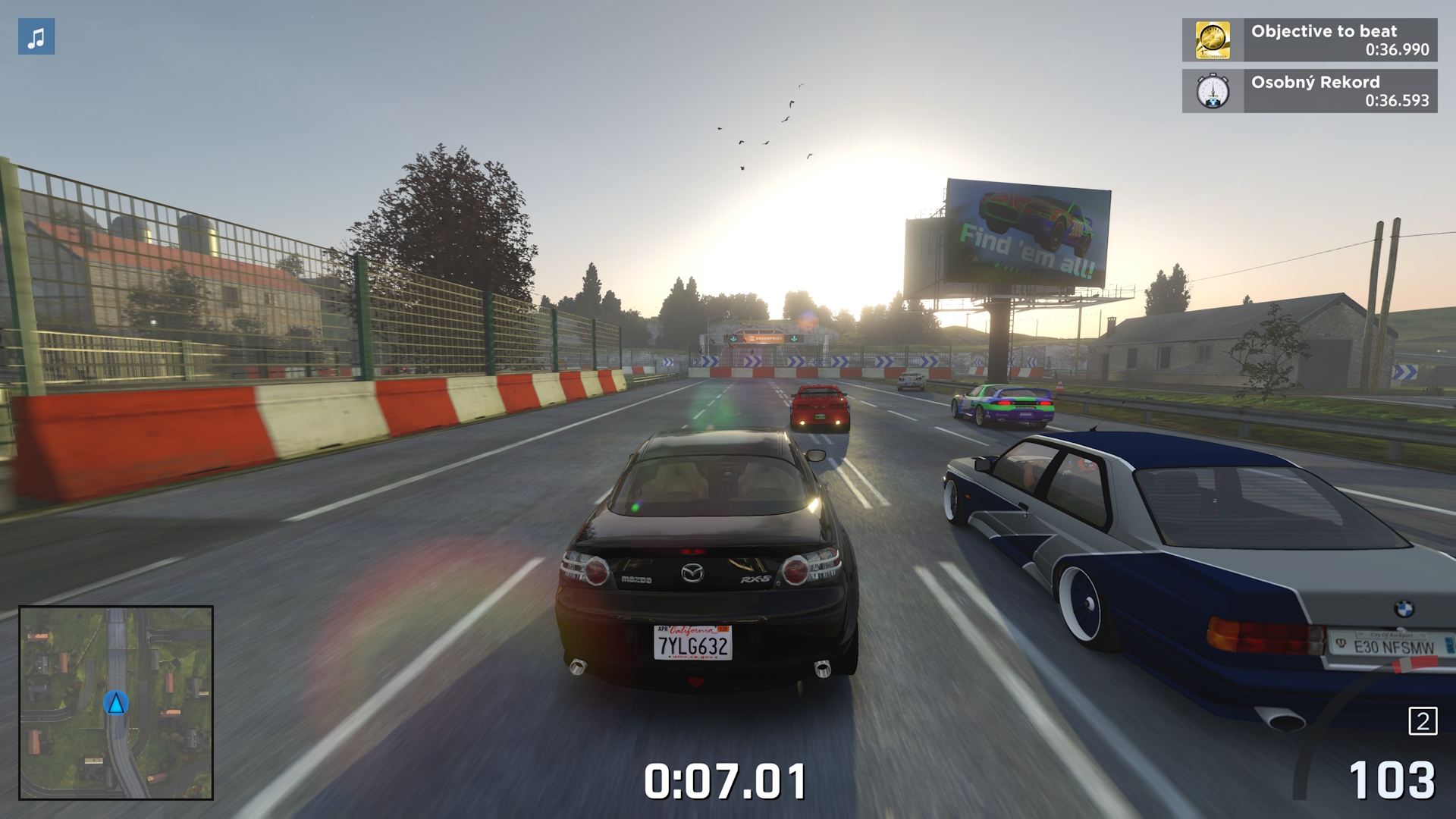Click the music note icon
The width and height of the screenshot is (1456, 819).
point(36,37)
